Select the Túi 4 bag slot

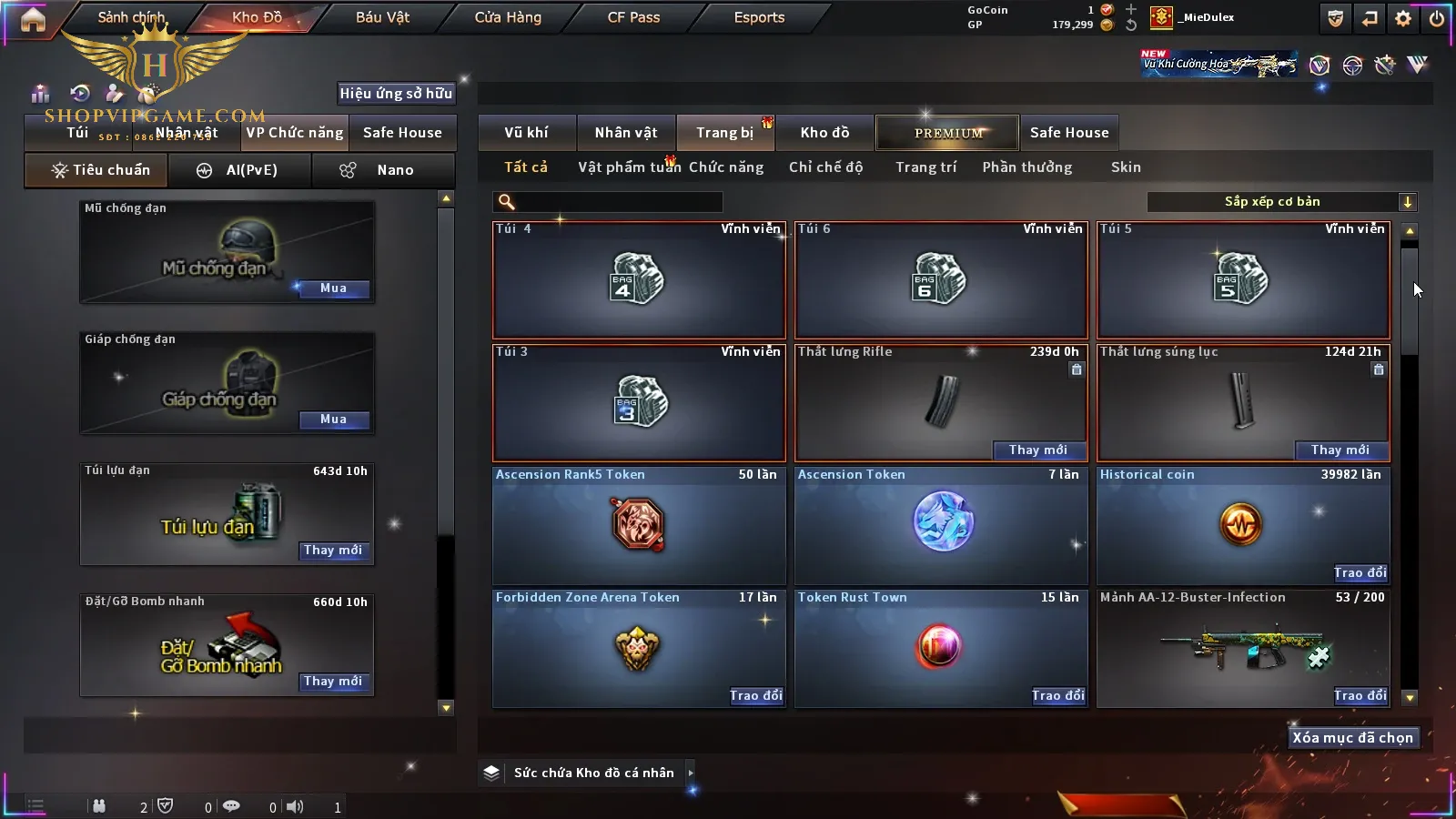[x=639, y=279]
